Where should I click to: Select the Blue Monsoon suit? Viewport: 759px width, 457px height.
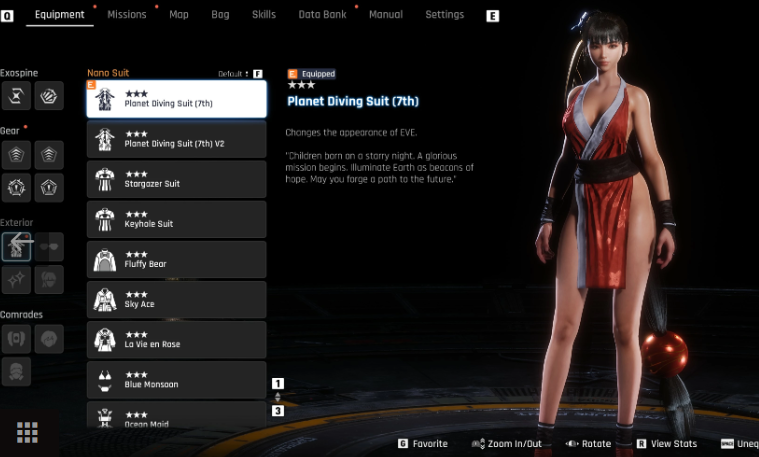pos(177,379)
